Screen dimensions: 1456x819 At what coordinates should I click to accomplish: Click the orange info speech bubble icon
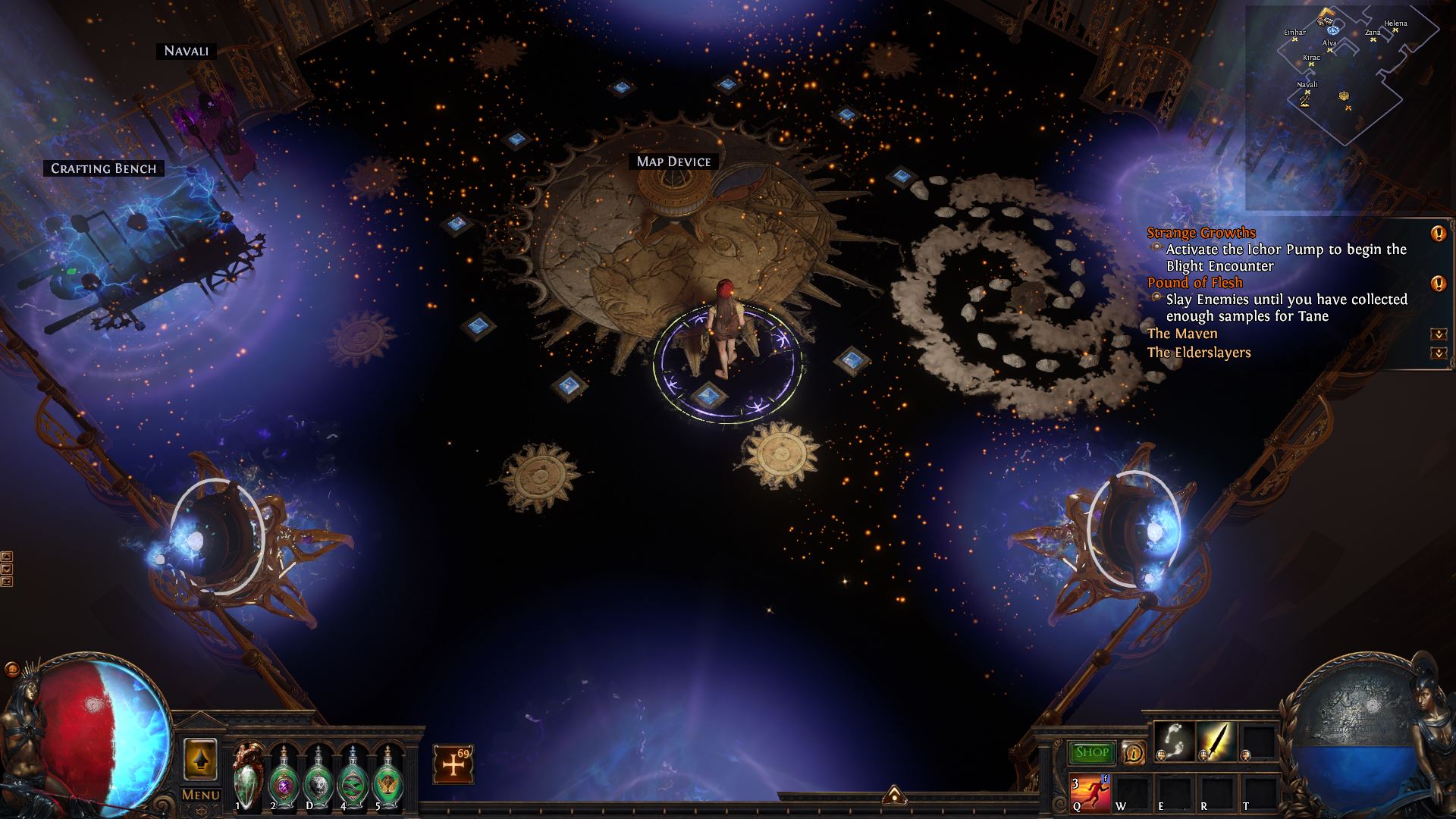1134,752
